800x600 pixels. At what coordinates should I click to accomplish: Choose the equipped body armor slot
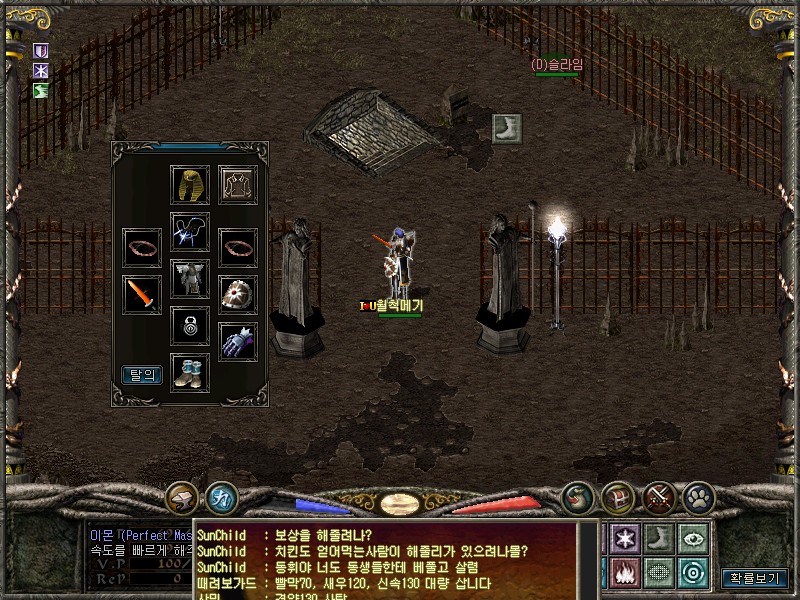point(190,278)
